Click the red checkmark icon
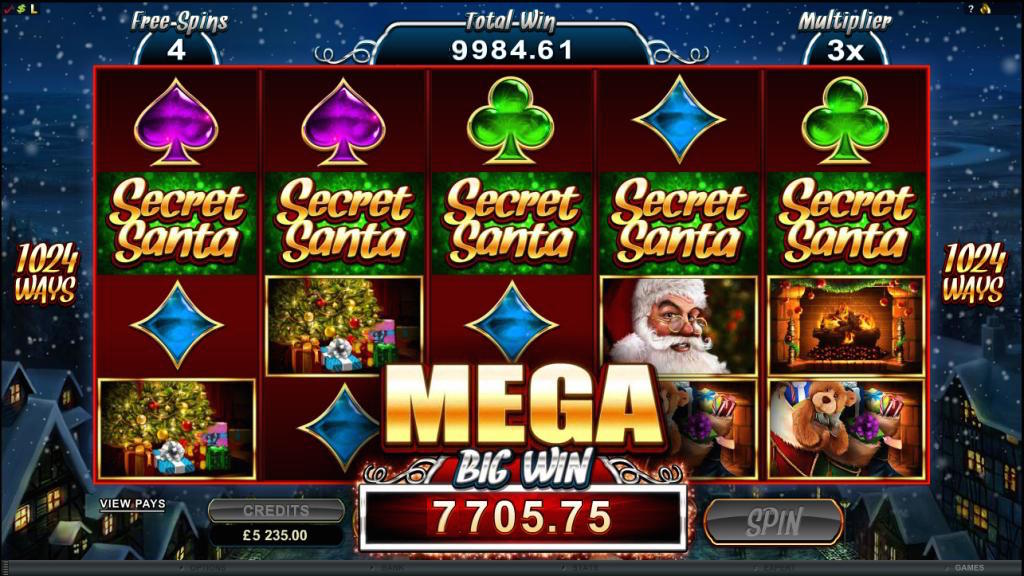This screenshot has width=1024, height=576. point(7,8)
